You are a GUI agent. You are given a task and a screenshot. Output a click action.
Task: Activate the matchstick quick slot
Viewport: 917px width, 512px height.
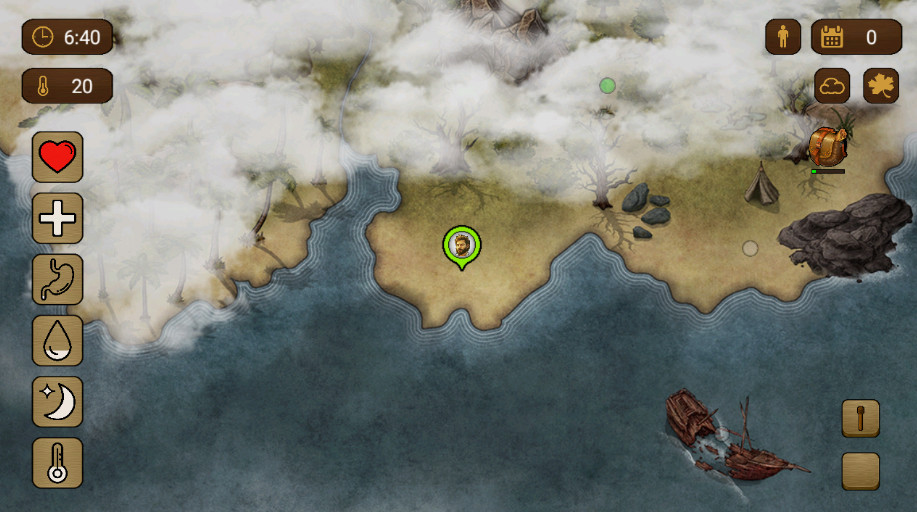click(860, 419)
